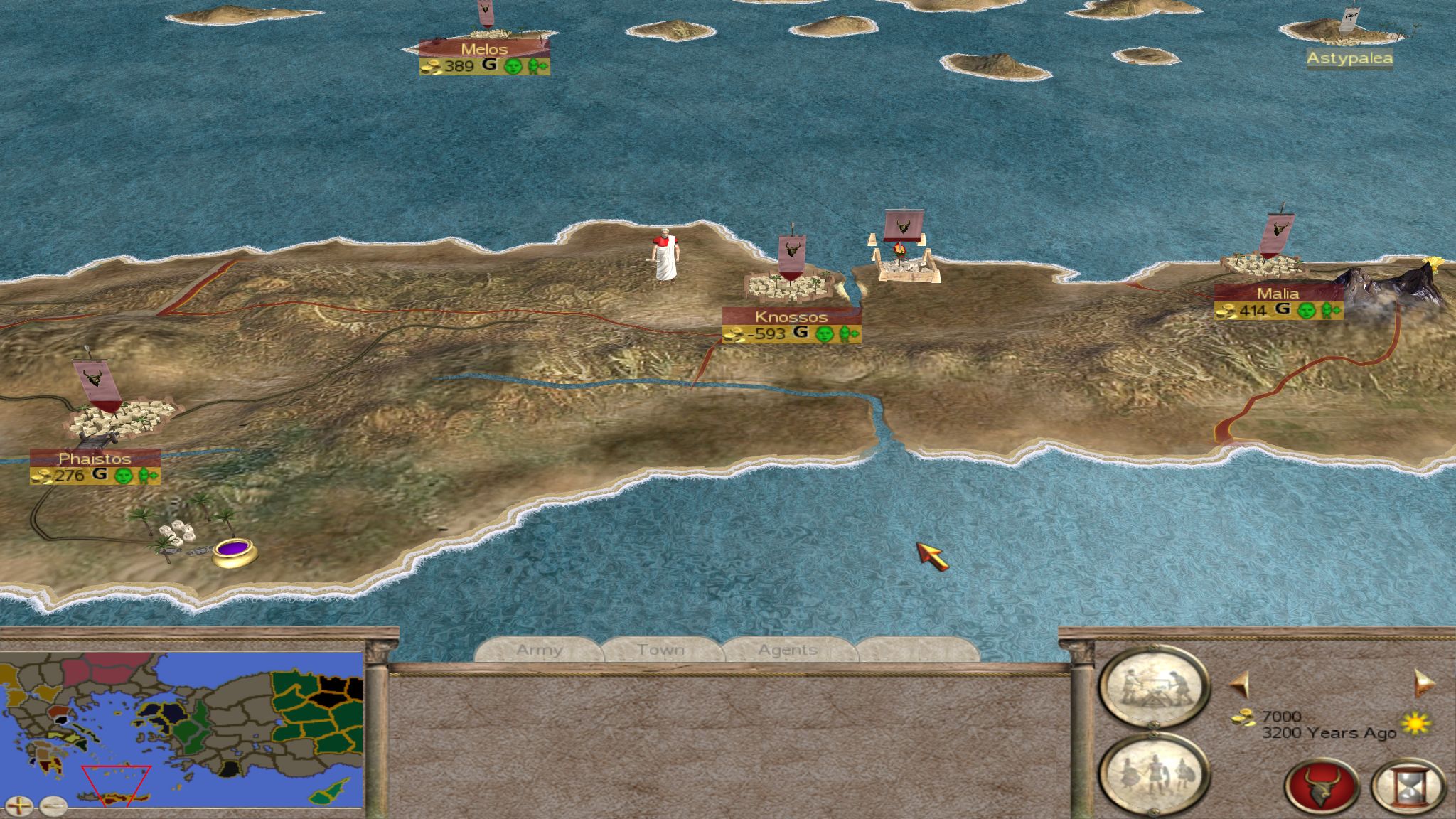Select the Knossos settlement label

(x=791, y=317)
